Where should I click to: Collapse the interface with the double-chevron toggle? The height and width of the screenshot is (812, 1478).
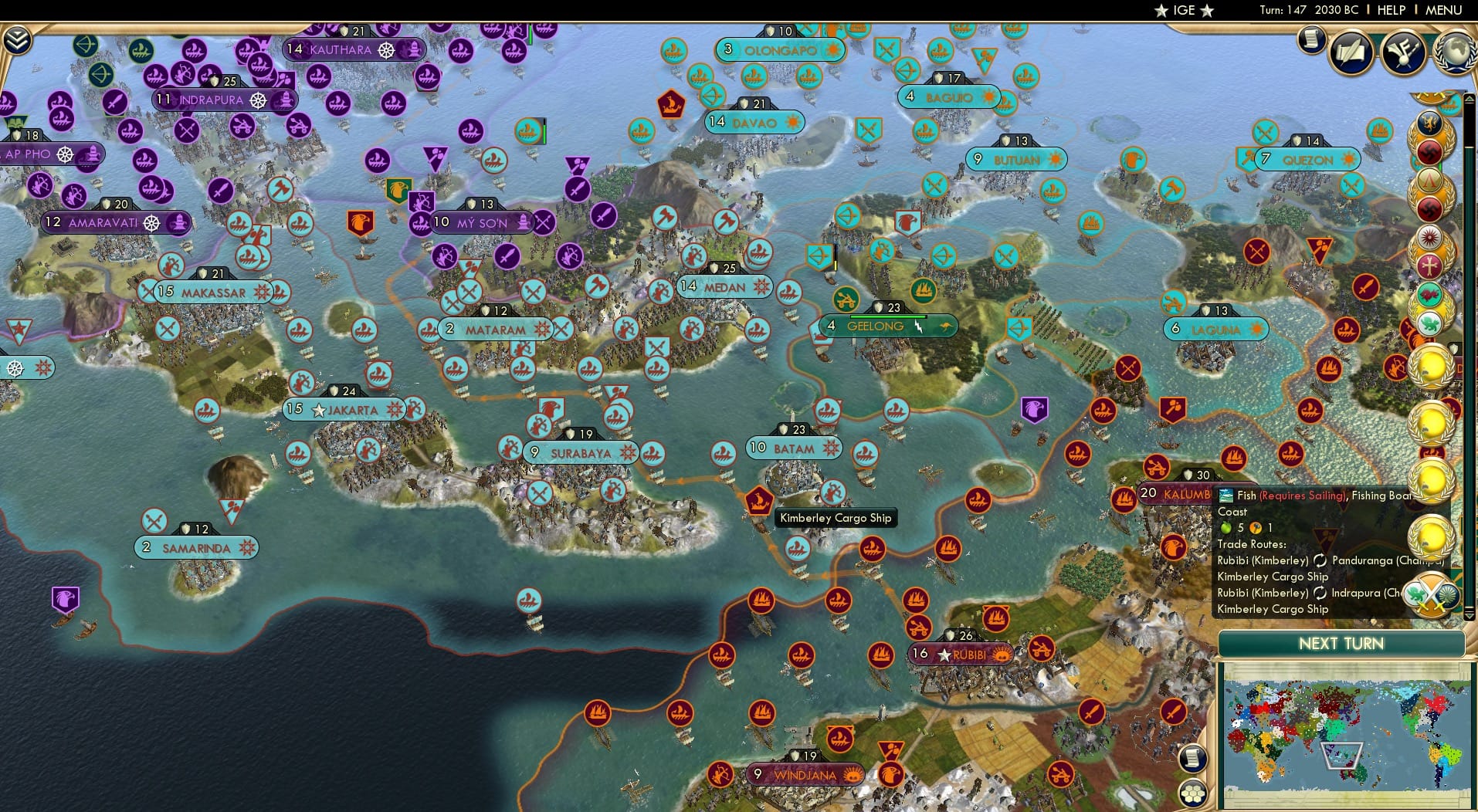(x=17, y=40)
